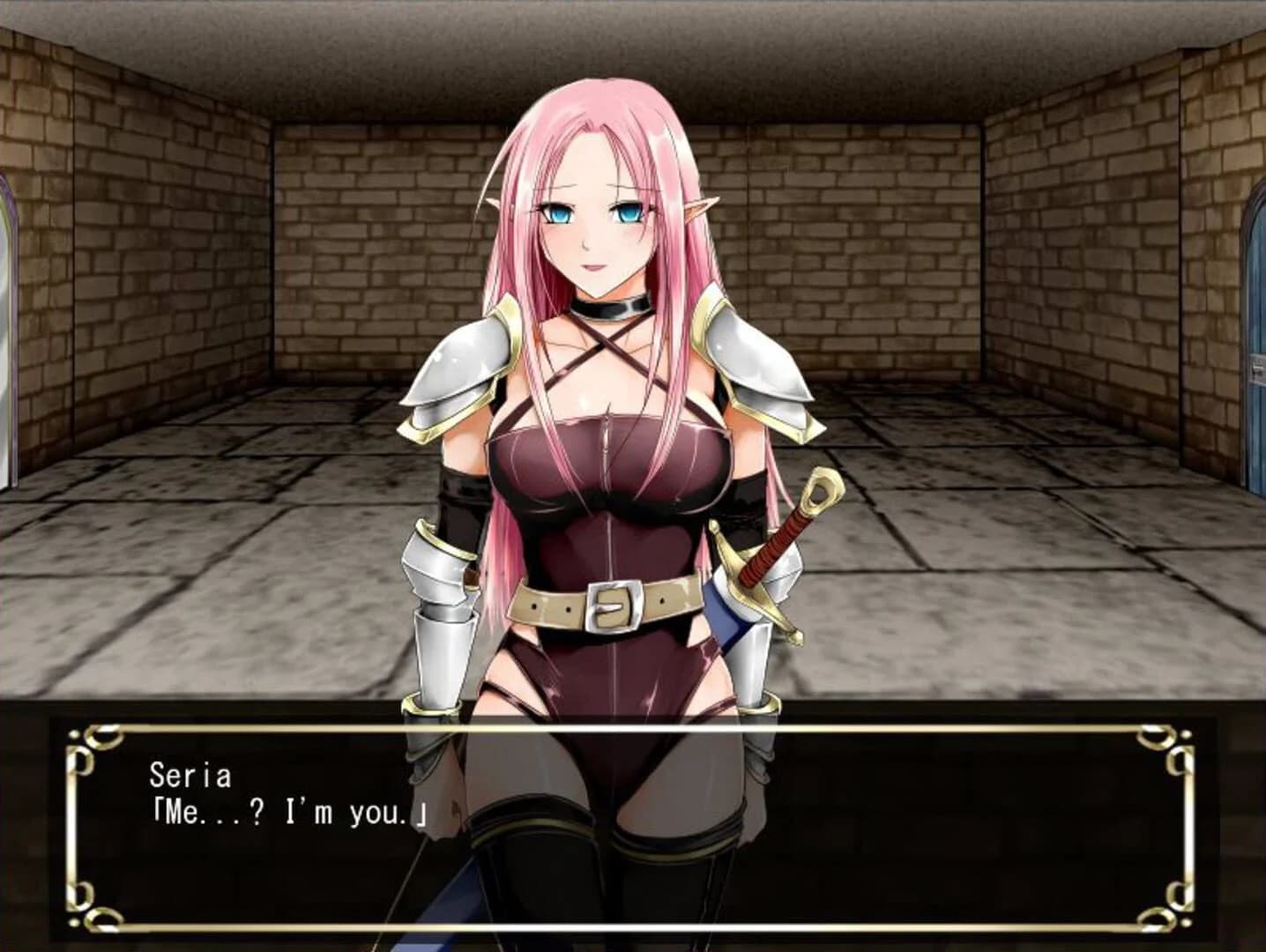This screenshot has width=1266, height=952.
Task: Click Seria's face
Action: point(593,220)
